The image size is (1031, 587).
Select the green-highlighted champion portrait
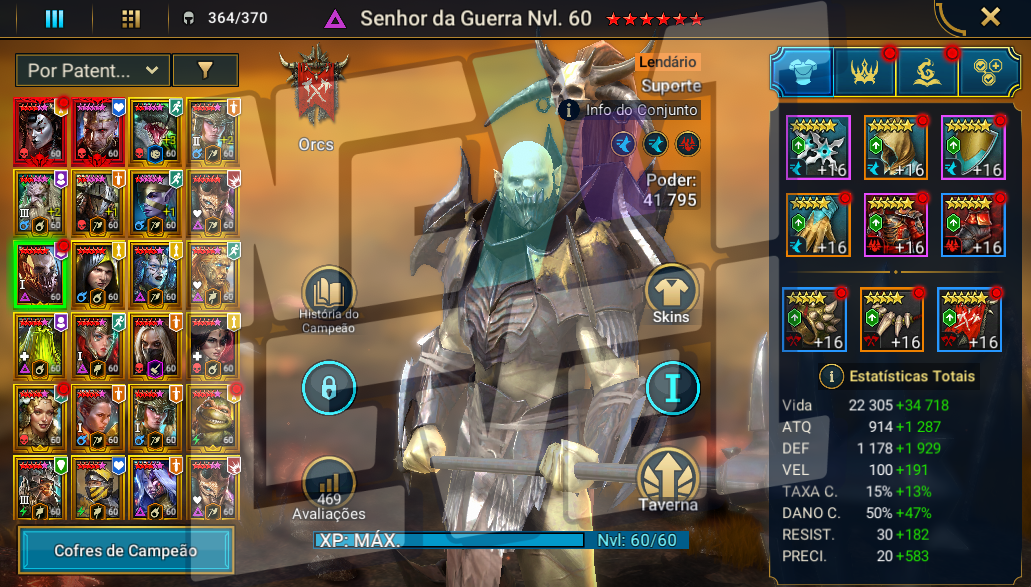point(40,272)
